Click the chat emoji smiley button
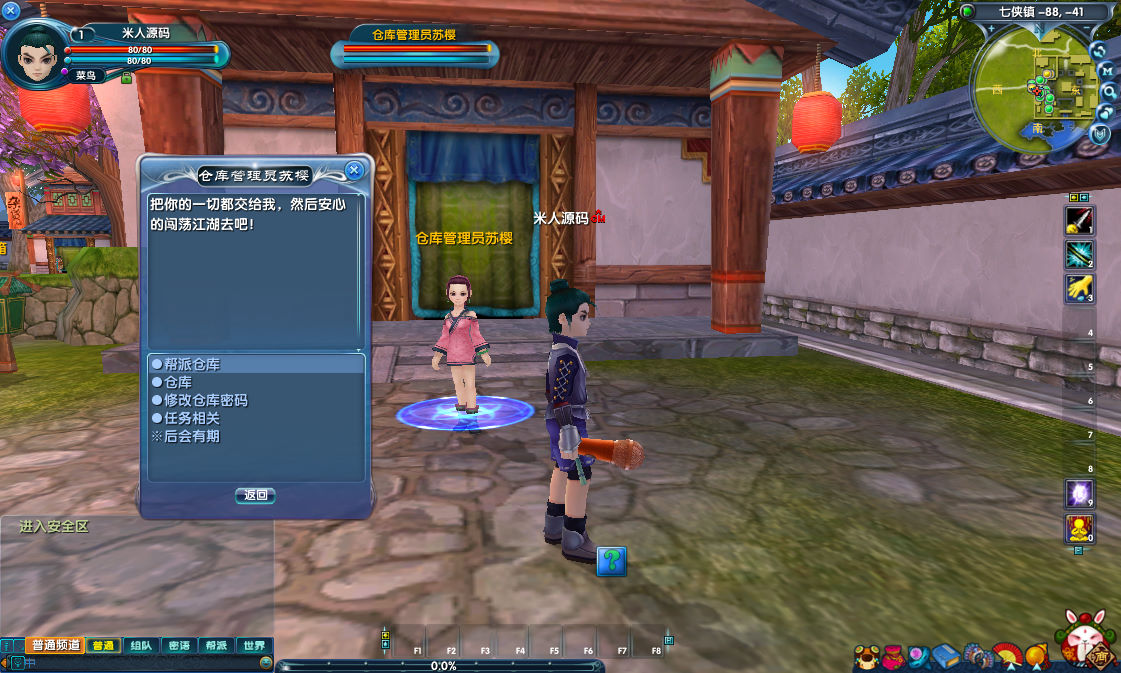 (x=266, y=662)
